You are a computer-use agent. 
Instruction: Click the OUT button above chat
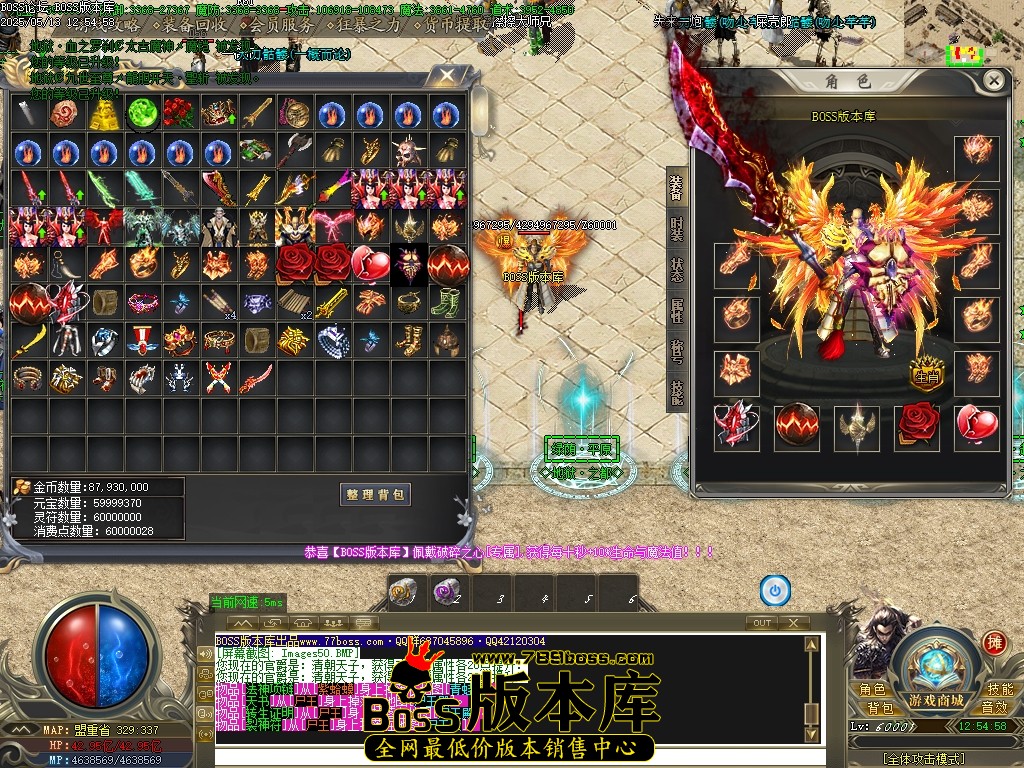point(762,622)
